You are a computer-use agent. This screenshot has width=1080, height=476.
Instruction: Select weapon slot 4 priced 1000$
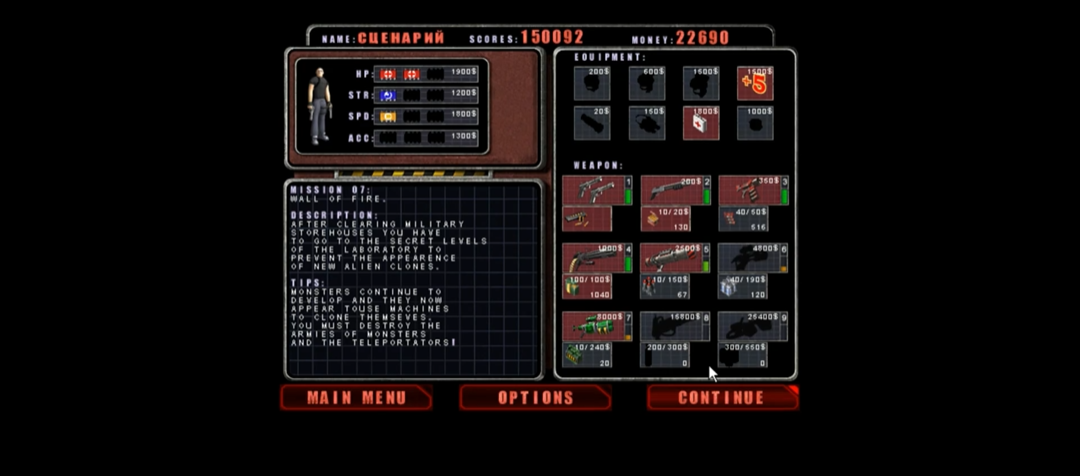pos(596,258)
